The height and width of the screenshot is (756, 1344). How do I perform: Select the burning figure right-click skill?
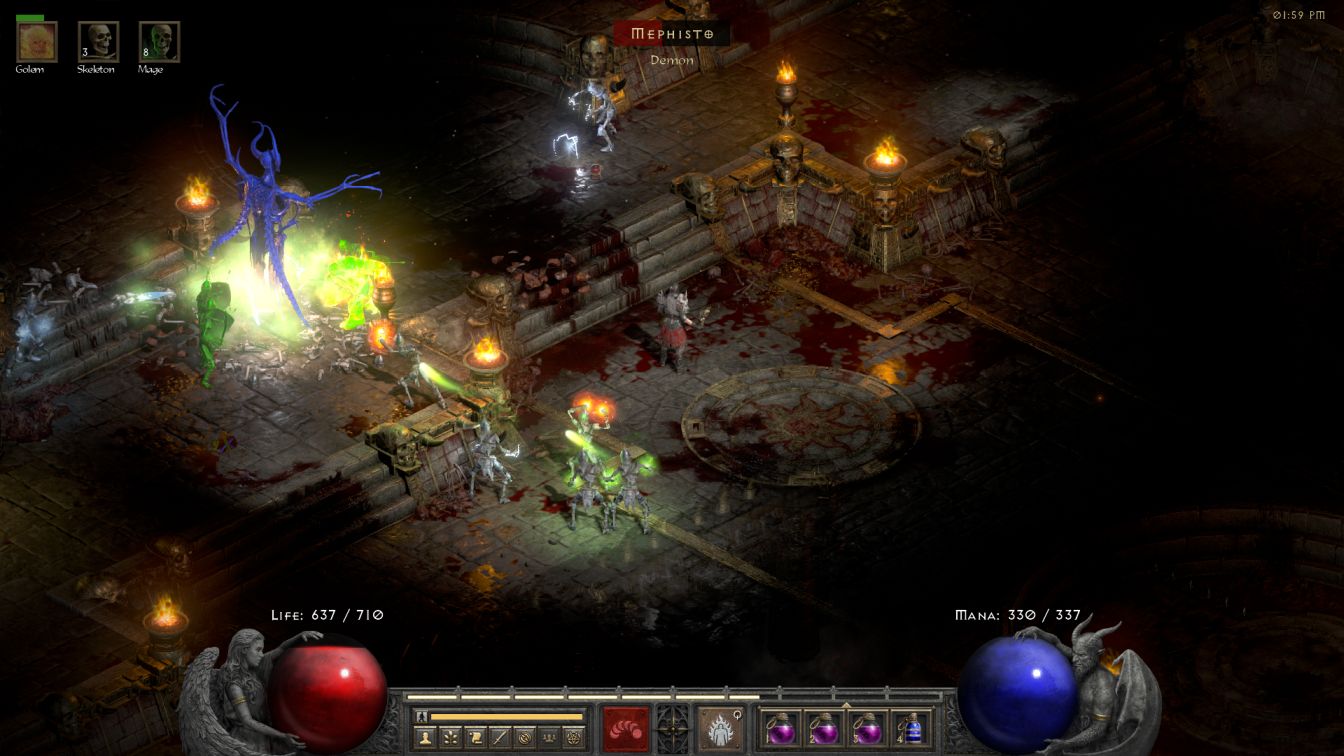click(720, 728)
